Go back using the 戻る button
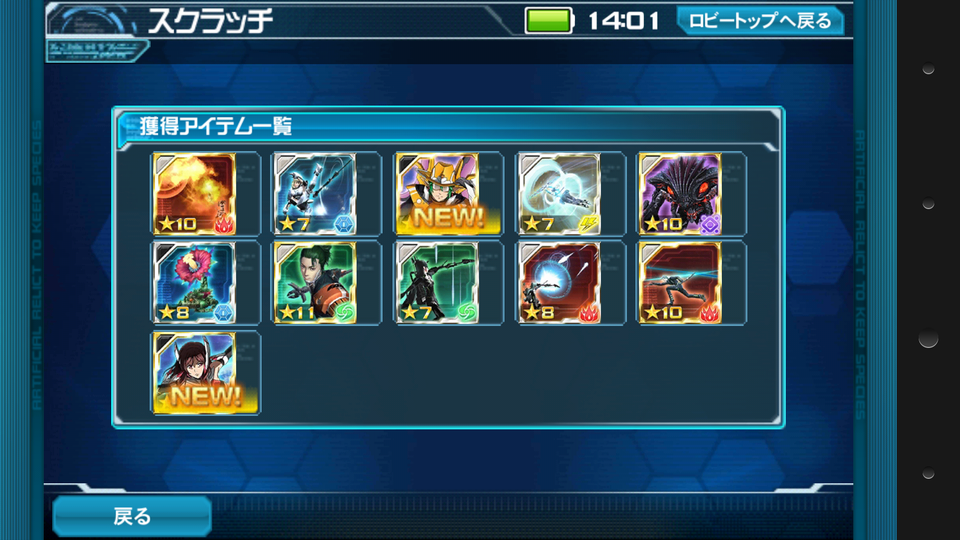 pyautogui.click(x=132, y=516)
